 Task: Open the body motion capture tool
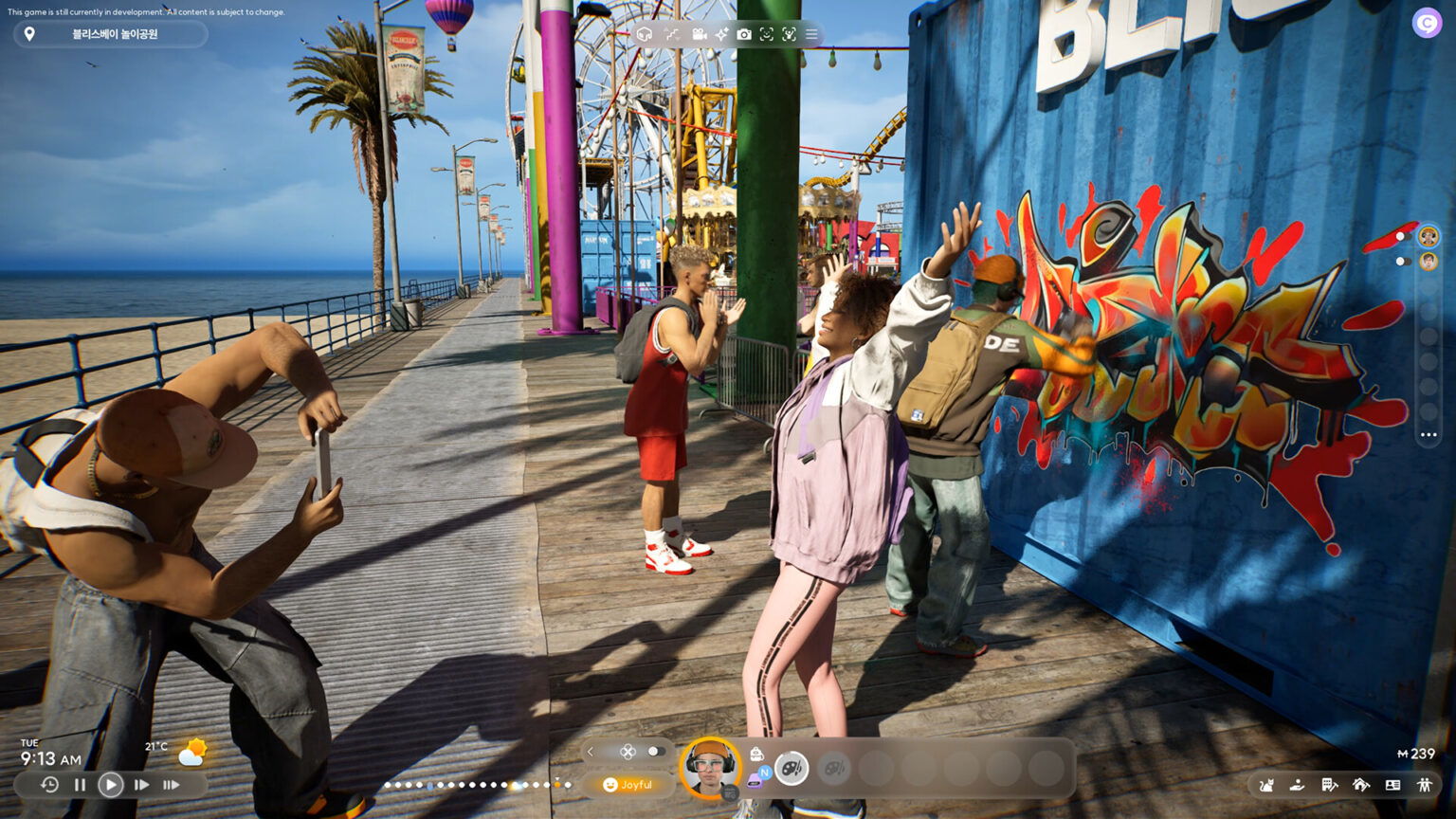(789, 34)
